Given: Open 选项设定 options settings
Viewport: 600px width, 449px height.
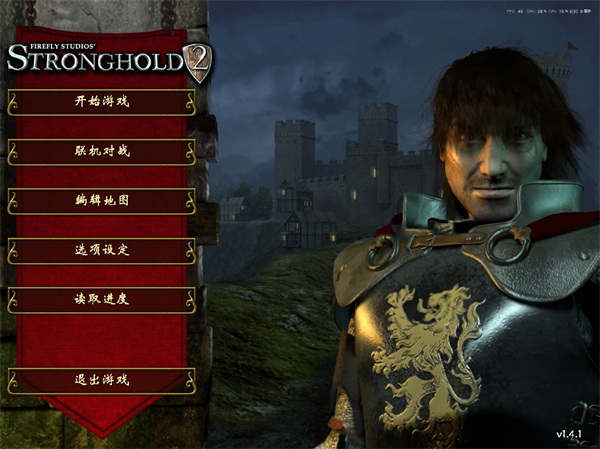Looking at the screenshot, I should [102, 250].
